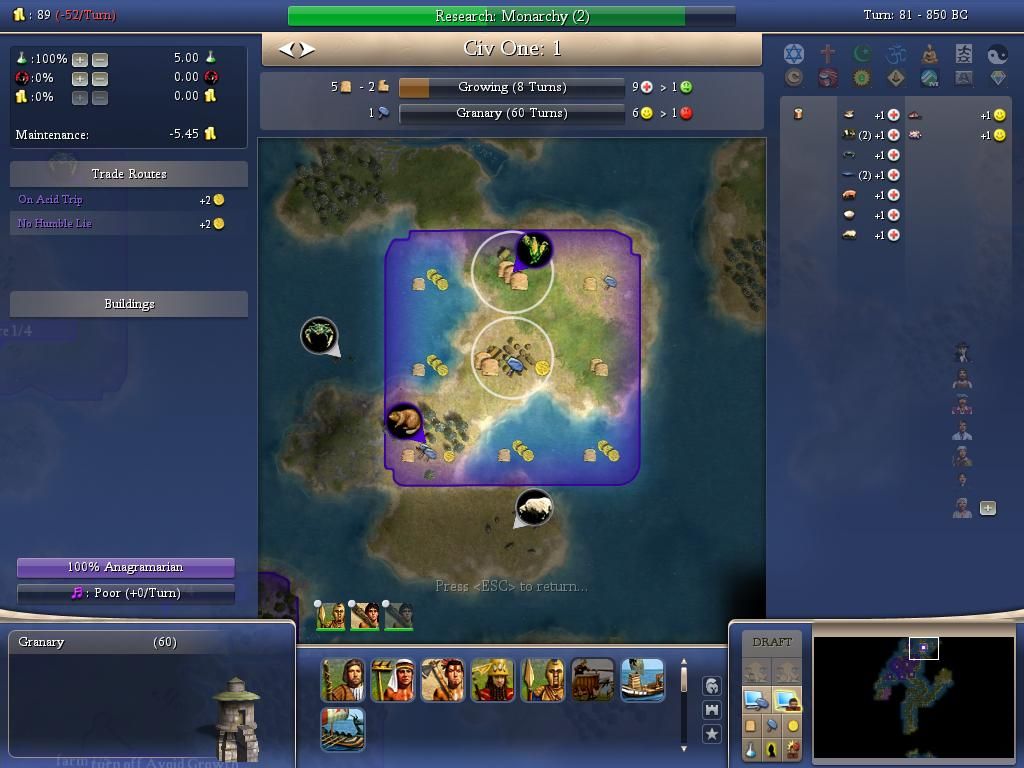This screenshot has height=768, width=1024.
Task: Add a specialist with the plus button
Action: click(988, 508)
